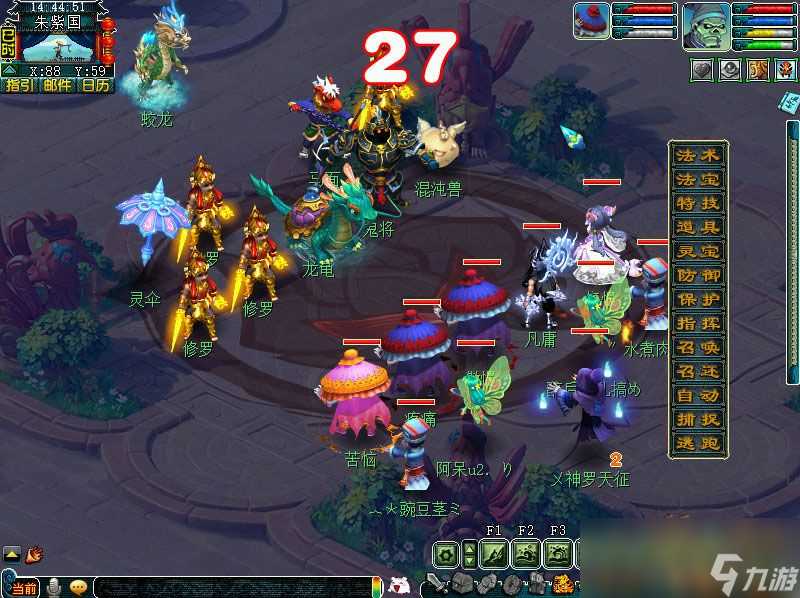This screenshot has height=598, width=800.
Task: Enable 自动 auto battle
Action: [697, 396]
